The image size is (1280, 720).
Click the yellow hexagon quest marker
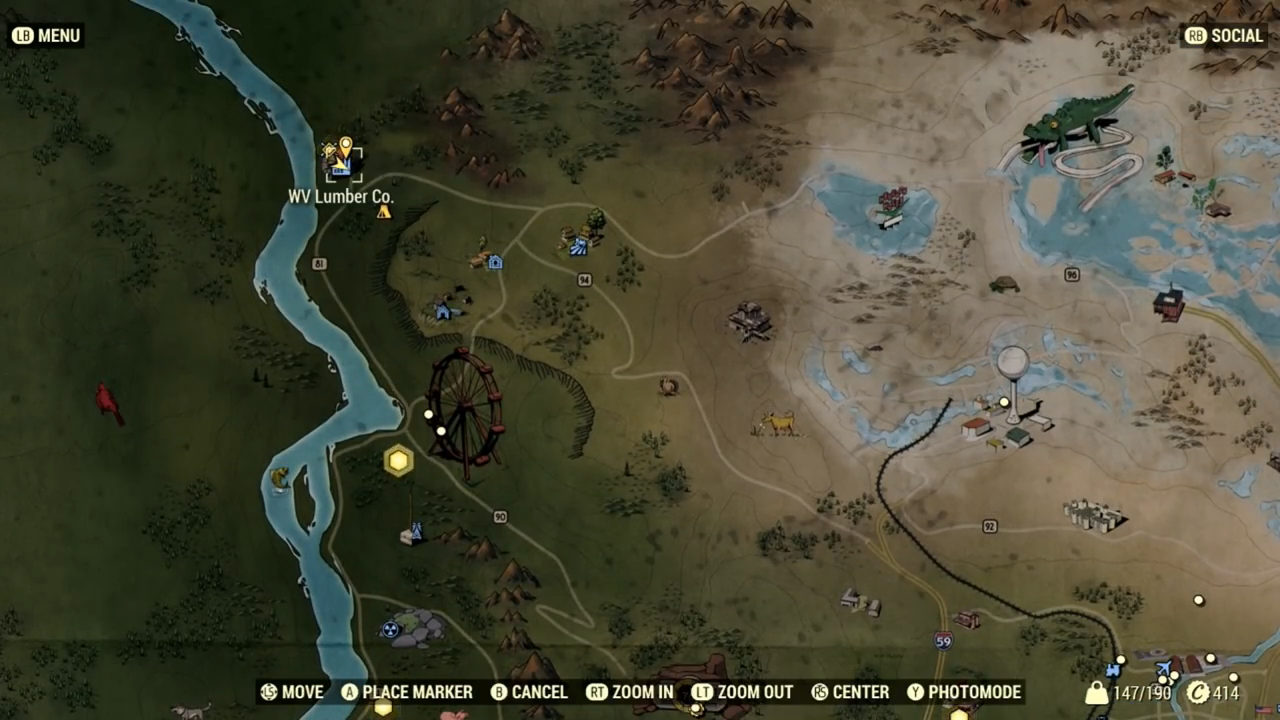click(x=399, y=460)
